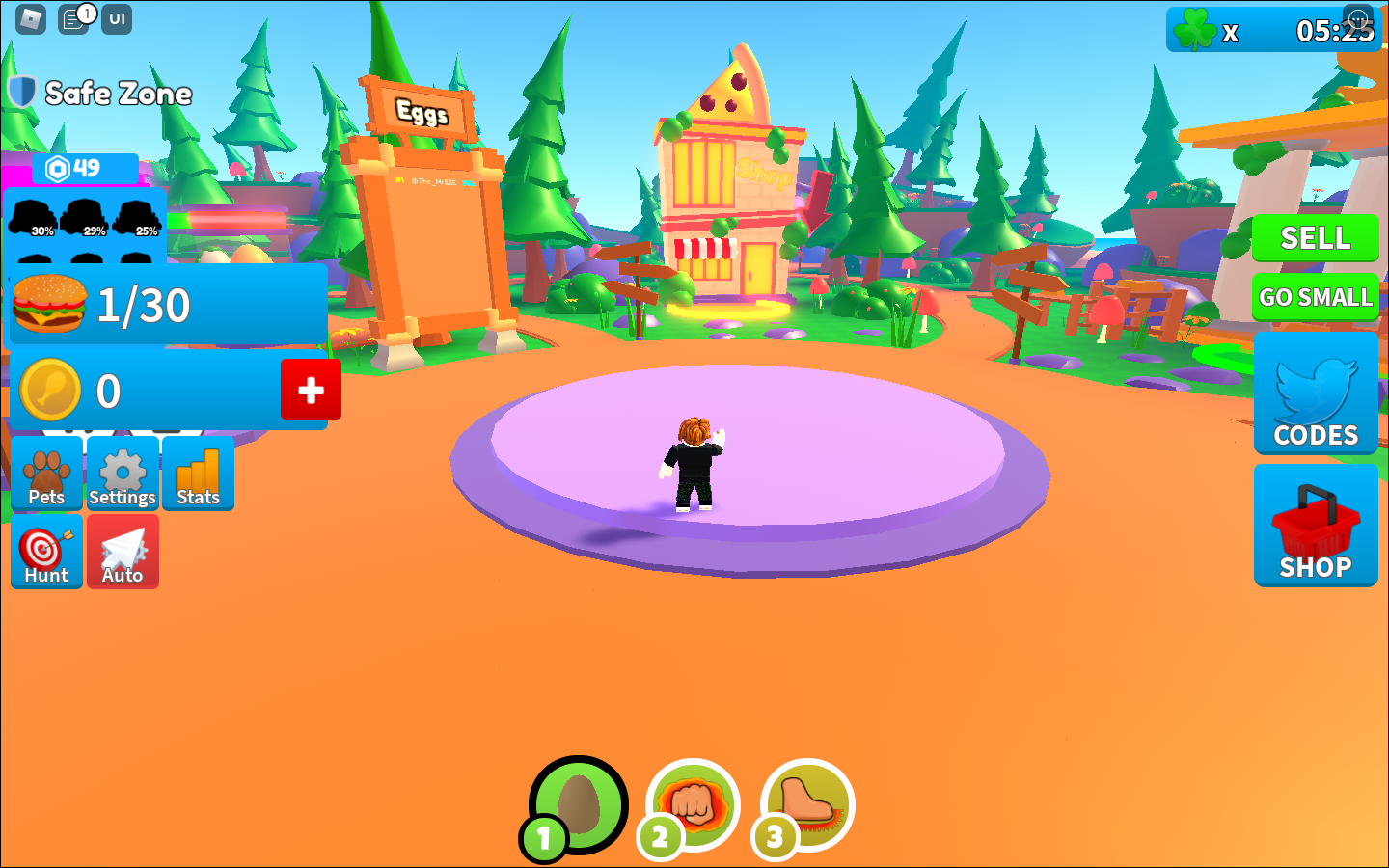
Task: Open the chat notification icon
Action: [x=75, y=17]
